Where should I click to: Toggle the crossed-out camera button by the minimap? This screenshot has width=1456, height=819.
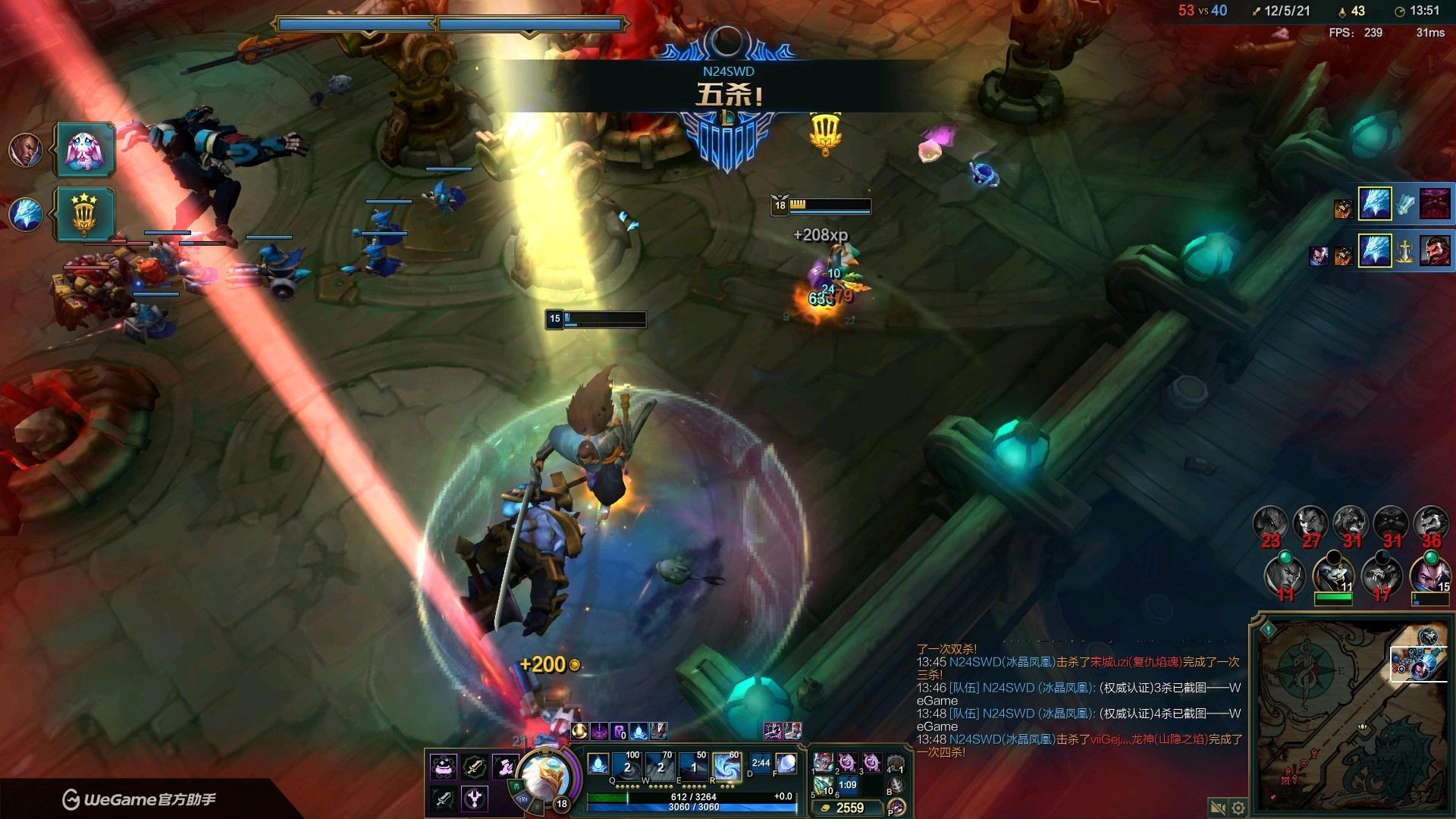1218,808
